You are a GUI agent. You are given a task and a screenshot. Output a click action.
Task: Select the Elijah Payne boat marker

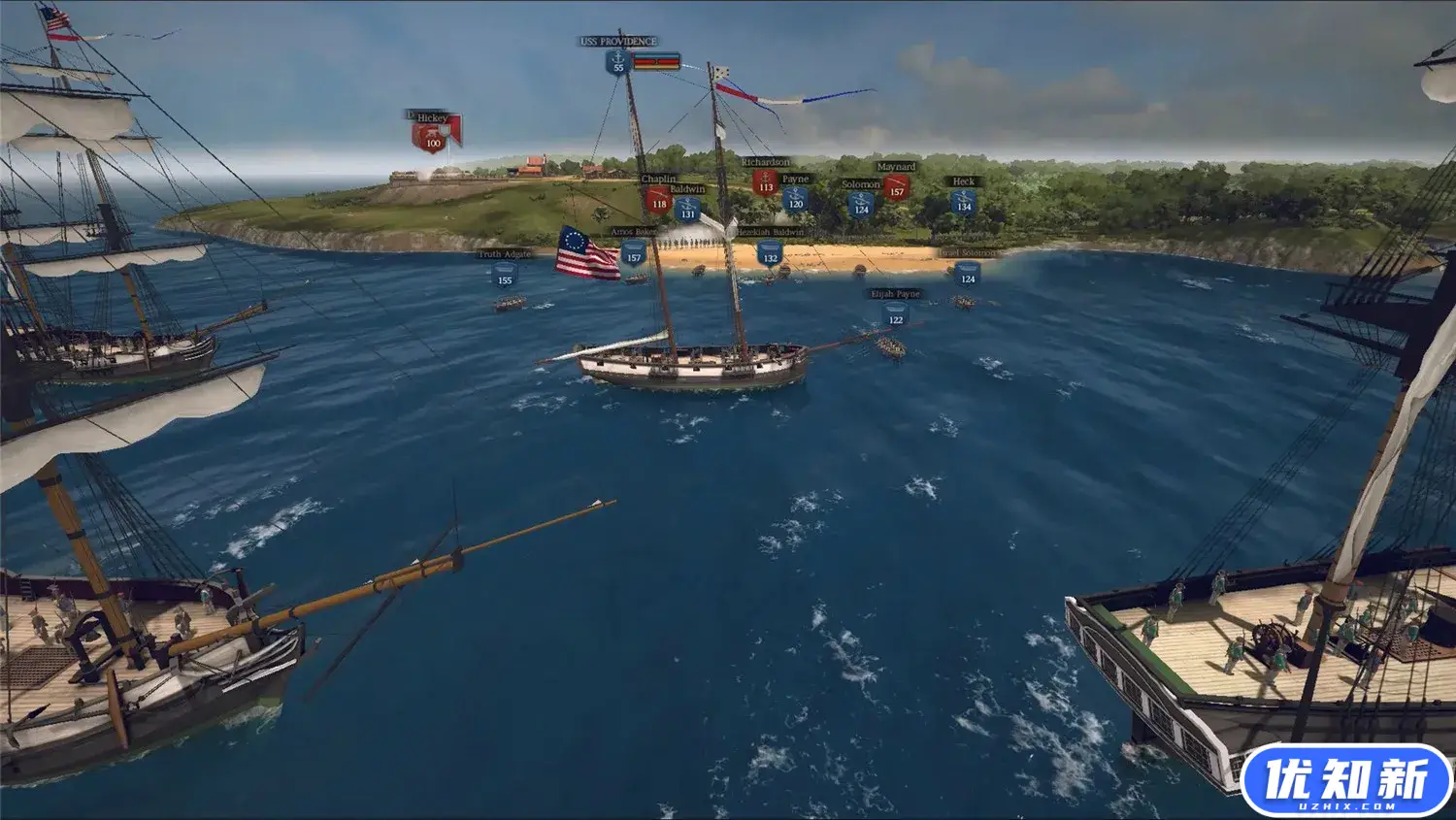pyautogui.click(x=896, y=315)
